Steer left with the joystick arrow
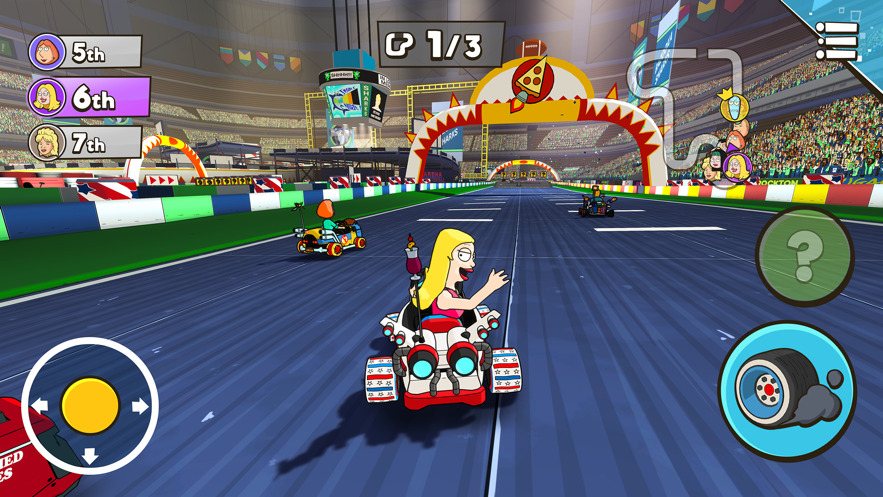The height and width of the screenshot is (497, 883). (40, 406)
